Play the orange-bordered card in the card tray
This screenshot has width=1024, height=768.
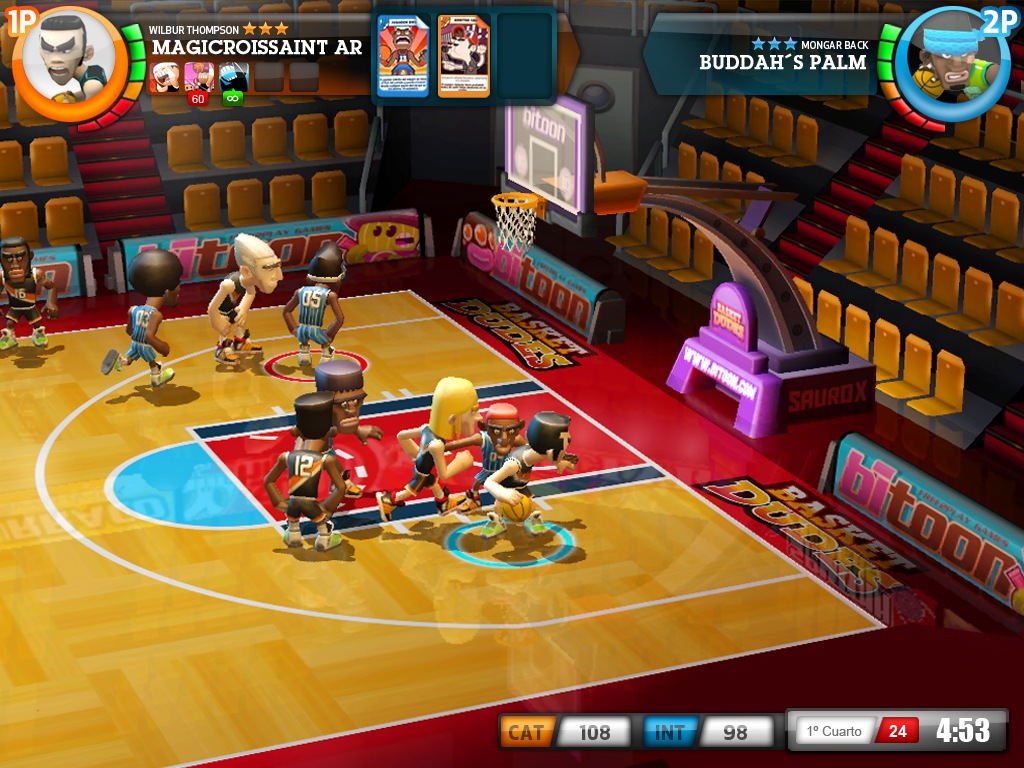(464, 56)
